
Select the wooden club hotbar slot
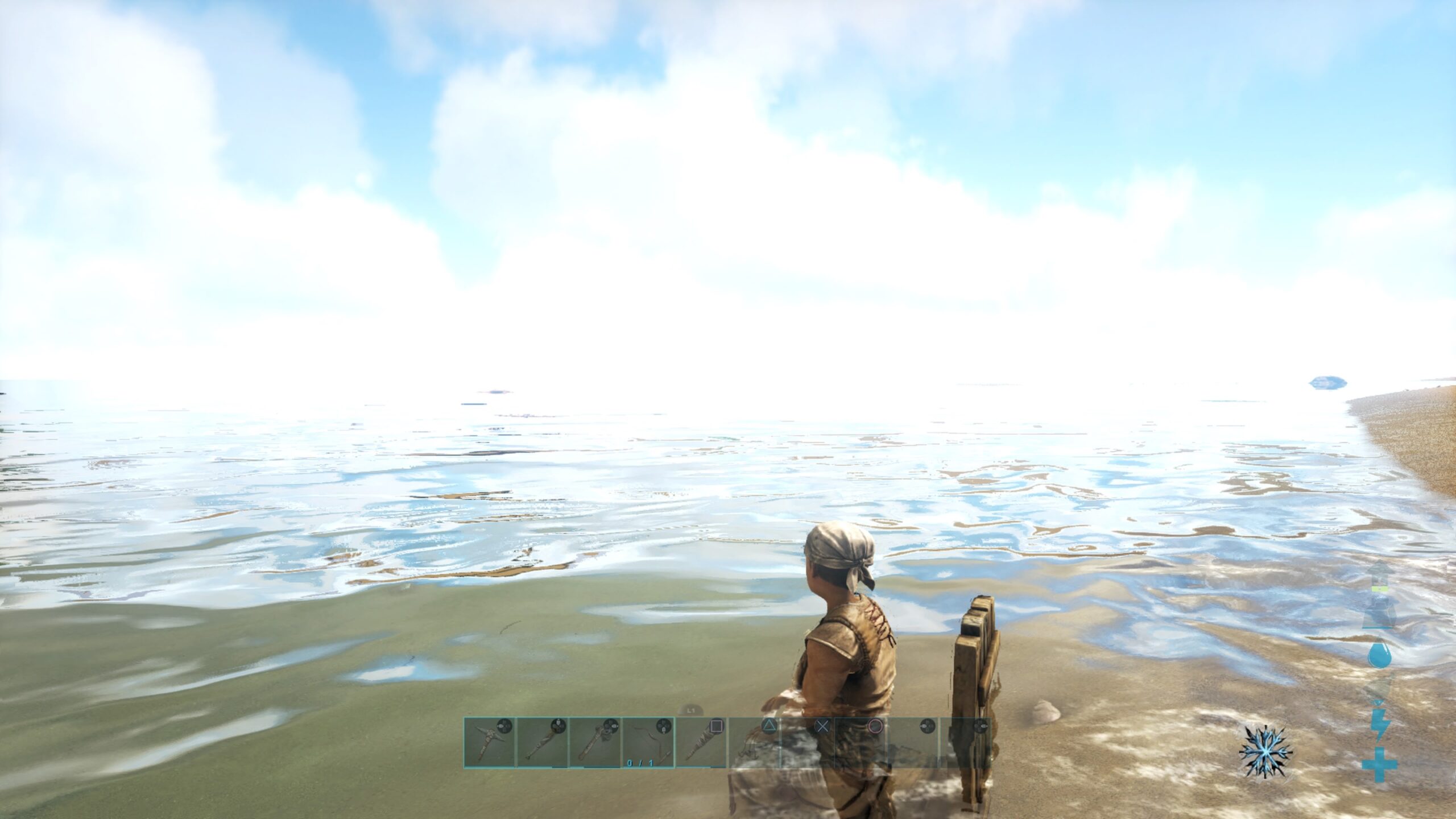[x=701, y=742]
